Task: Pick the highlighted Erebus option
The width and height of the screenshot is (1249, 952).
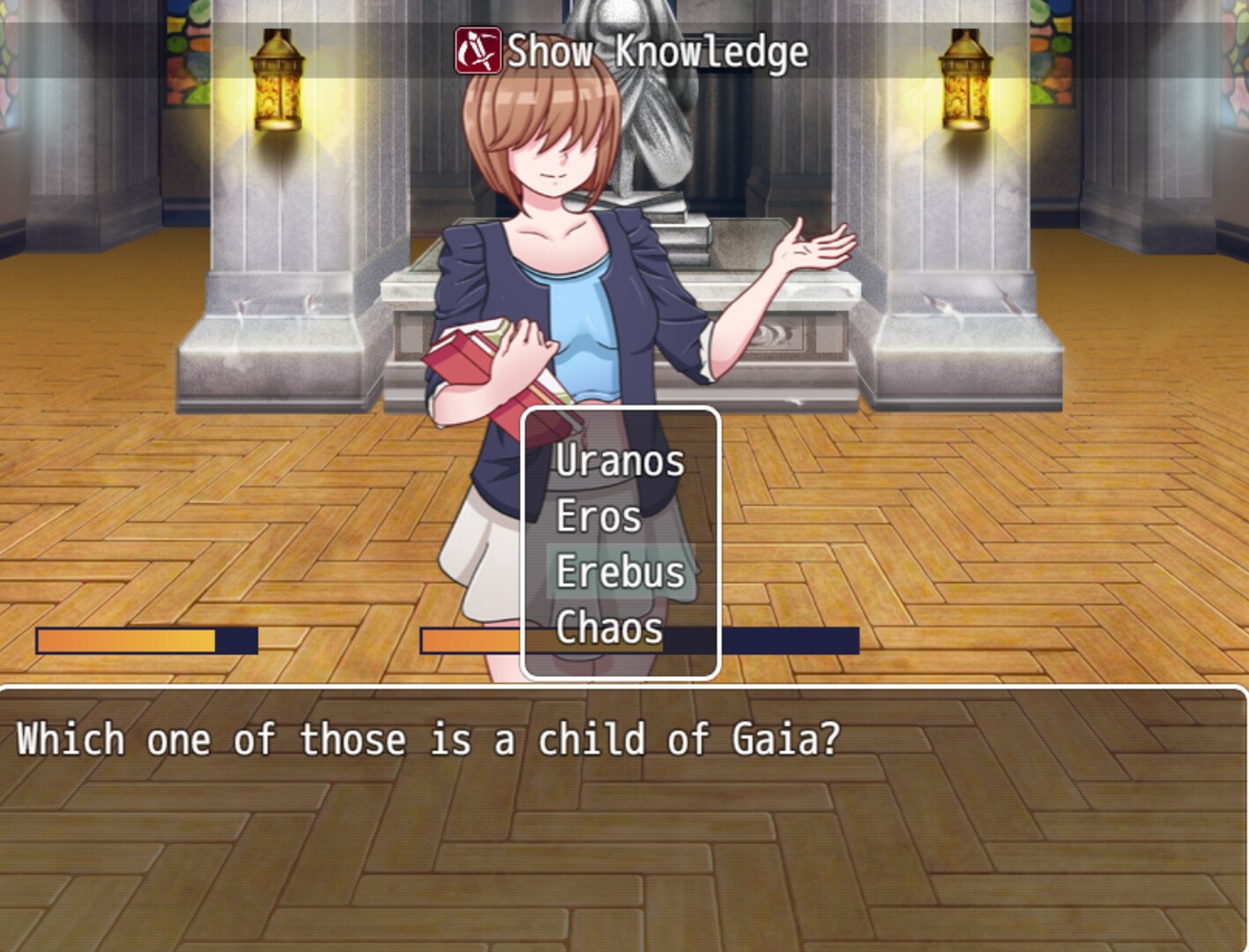Action: tap(621, 572)
